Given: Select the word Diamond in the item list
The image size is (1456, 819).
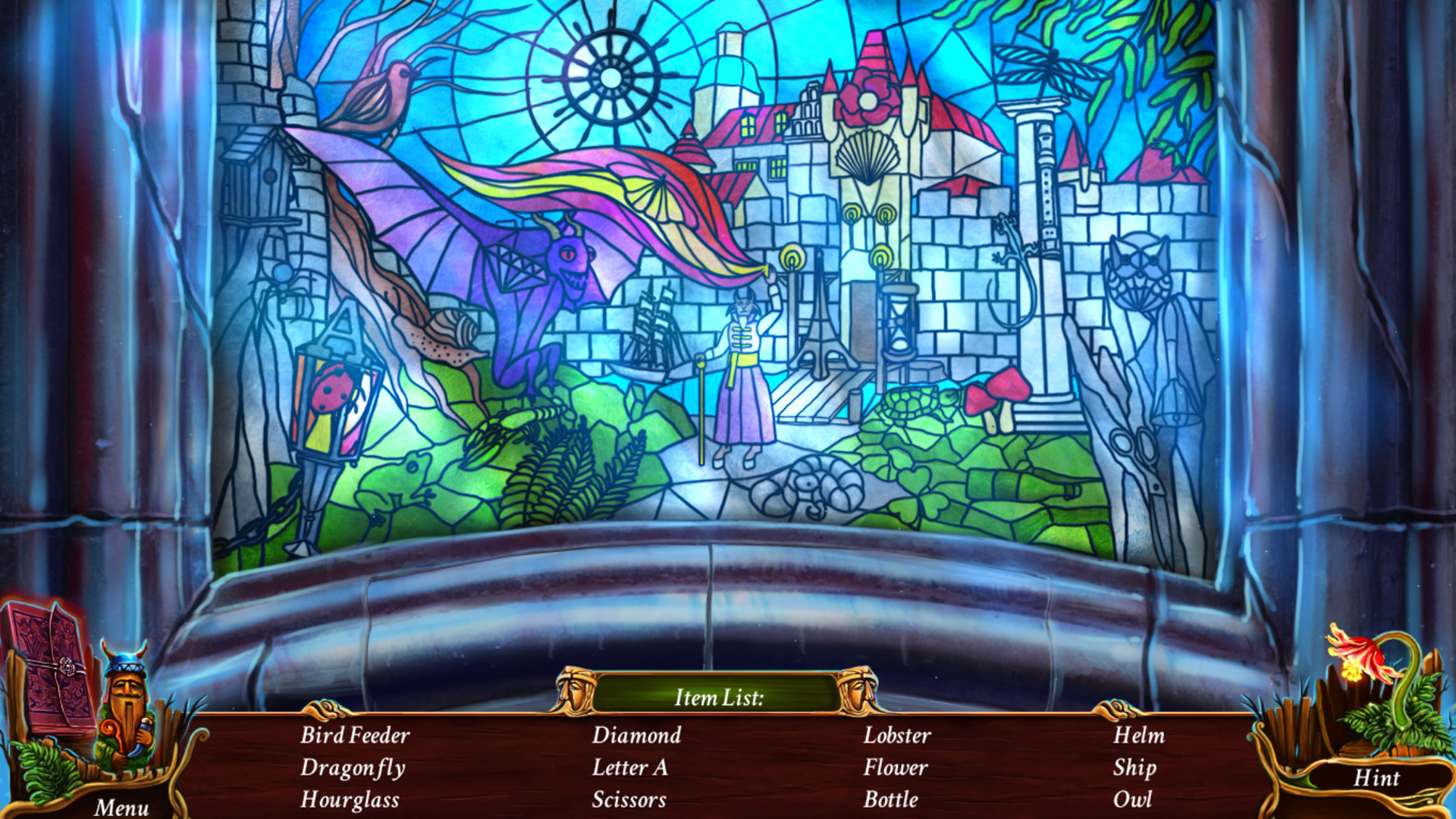Looking at the screenshot, I should click(637, 735).
